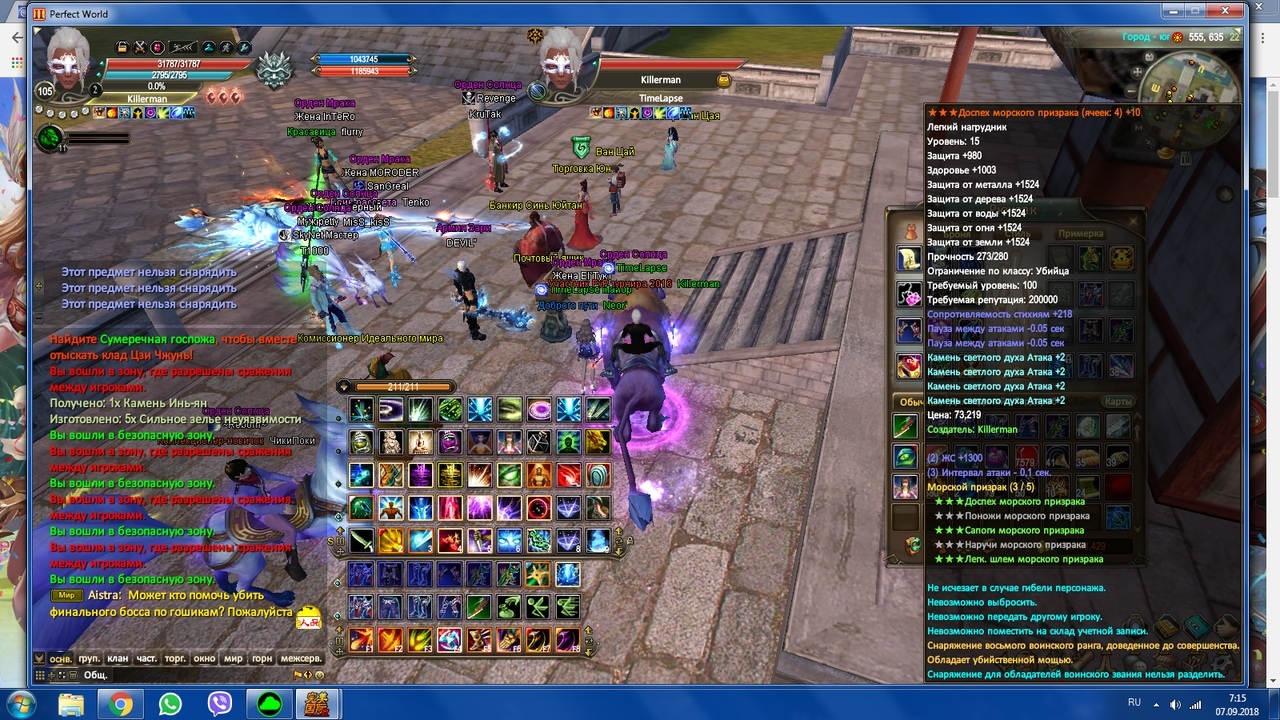Close the equipment window with the X
The height and width of the screenshot is (720, 1280).
pyautogui.click(x=1133, y=221)
